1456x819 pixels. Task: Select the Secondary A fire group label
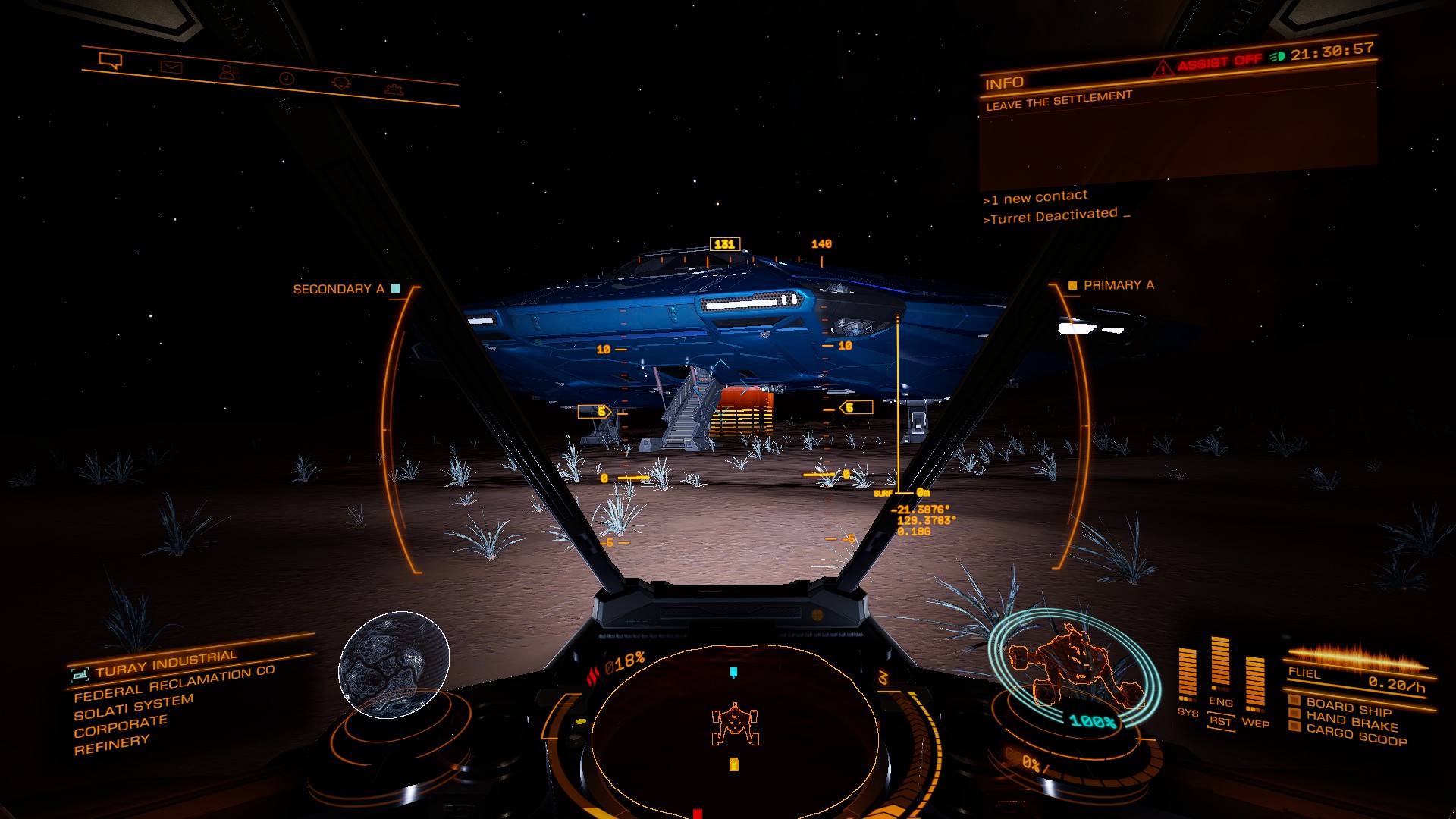pyautogui.click(x=339, y=289)
